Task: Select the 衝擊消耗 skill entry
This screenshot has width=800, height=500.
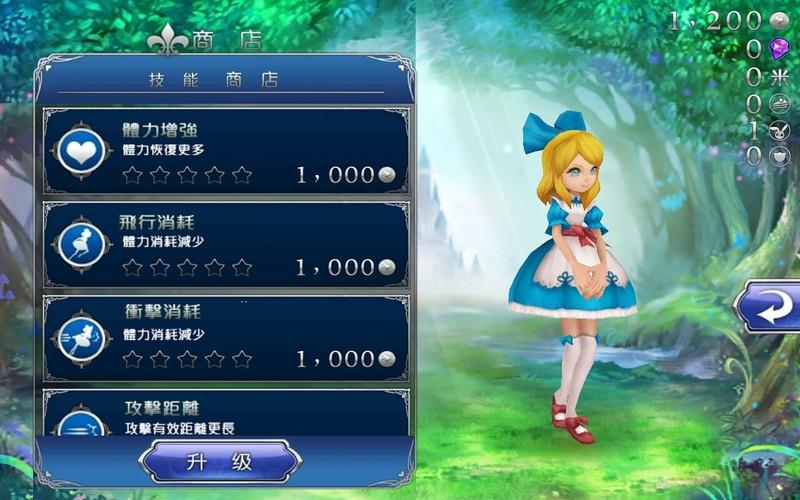Action: pos(225,335)
